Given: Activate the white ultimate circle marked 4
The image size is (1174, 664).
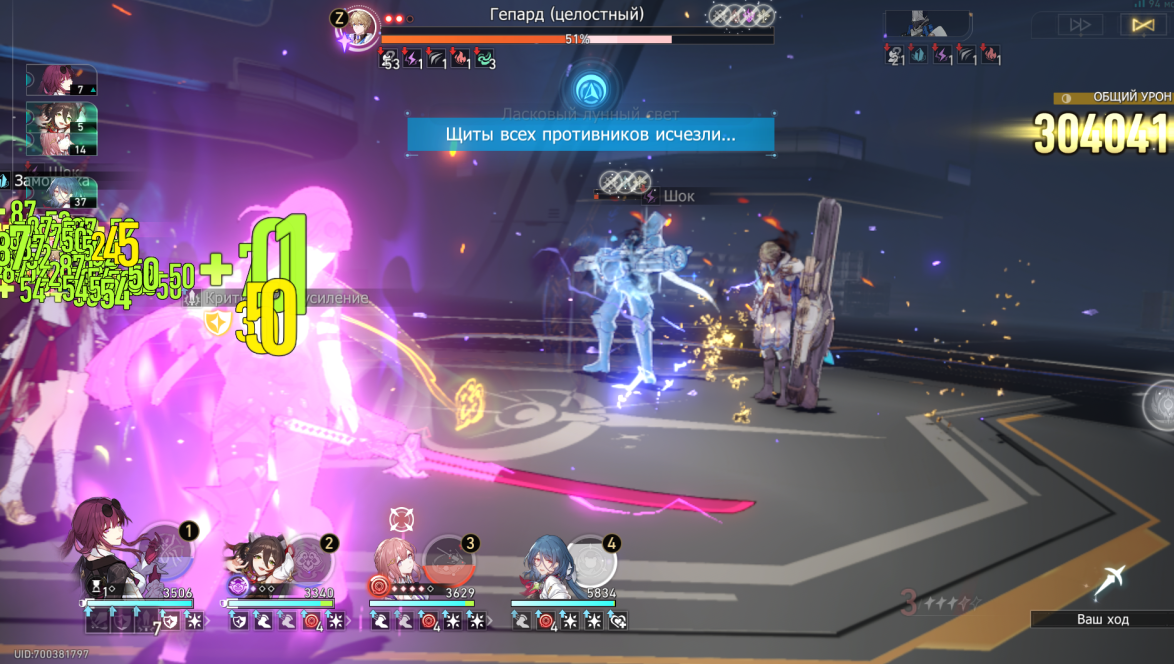Looking at the screenshot, I should 591,562.
